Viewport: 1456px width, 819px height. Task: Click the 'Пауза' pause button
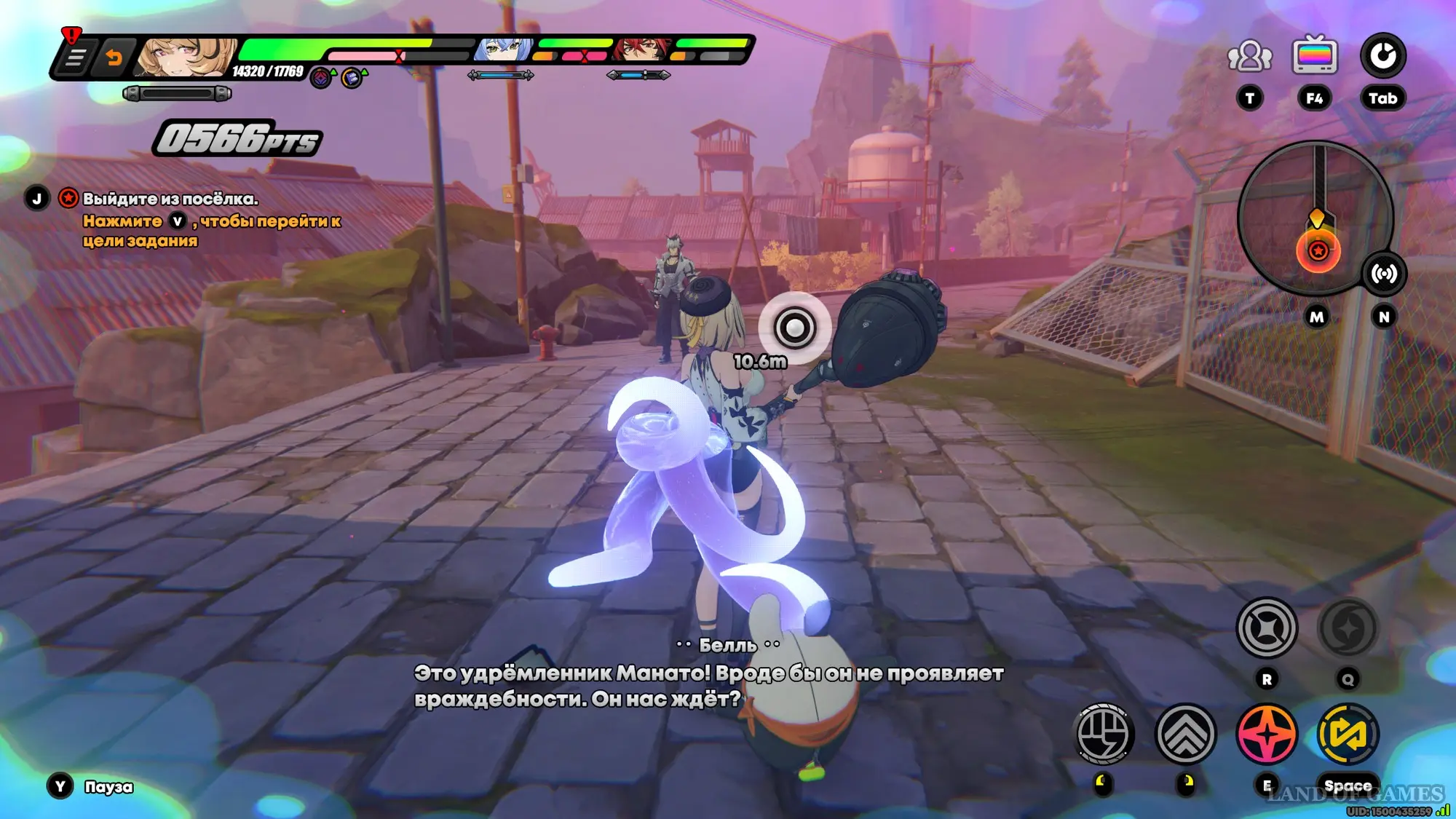108,787
